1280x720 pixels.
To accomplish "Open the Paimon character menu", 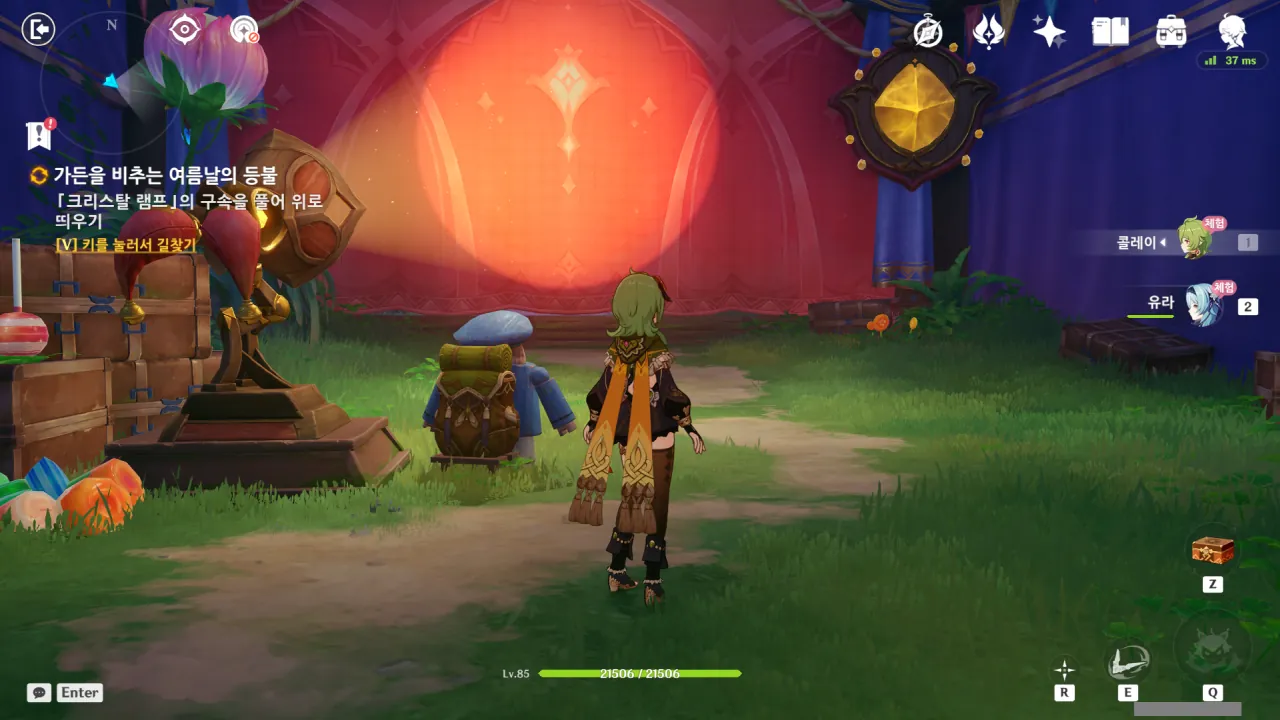I will pos(1232,30).
